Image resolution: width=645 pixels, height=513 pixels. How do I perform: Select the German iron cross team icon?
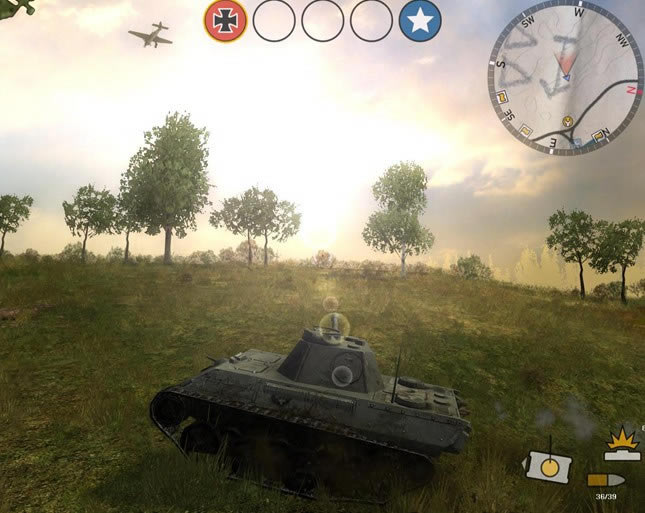click(x=225, y=21)
